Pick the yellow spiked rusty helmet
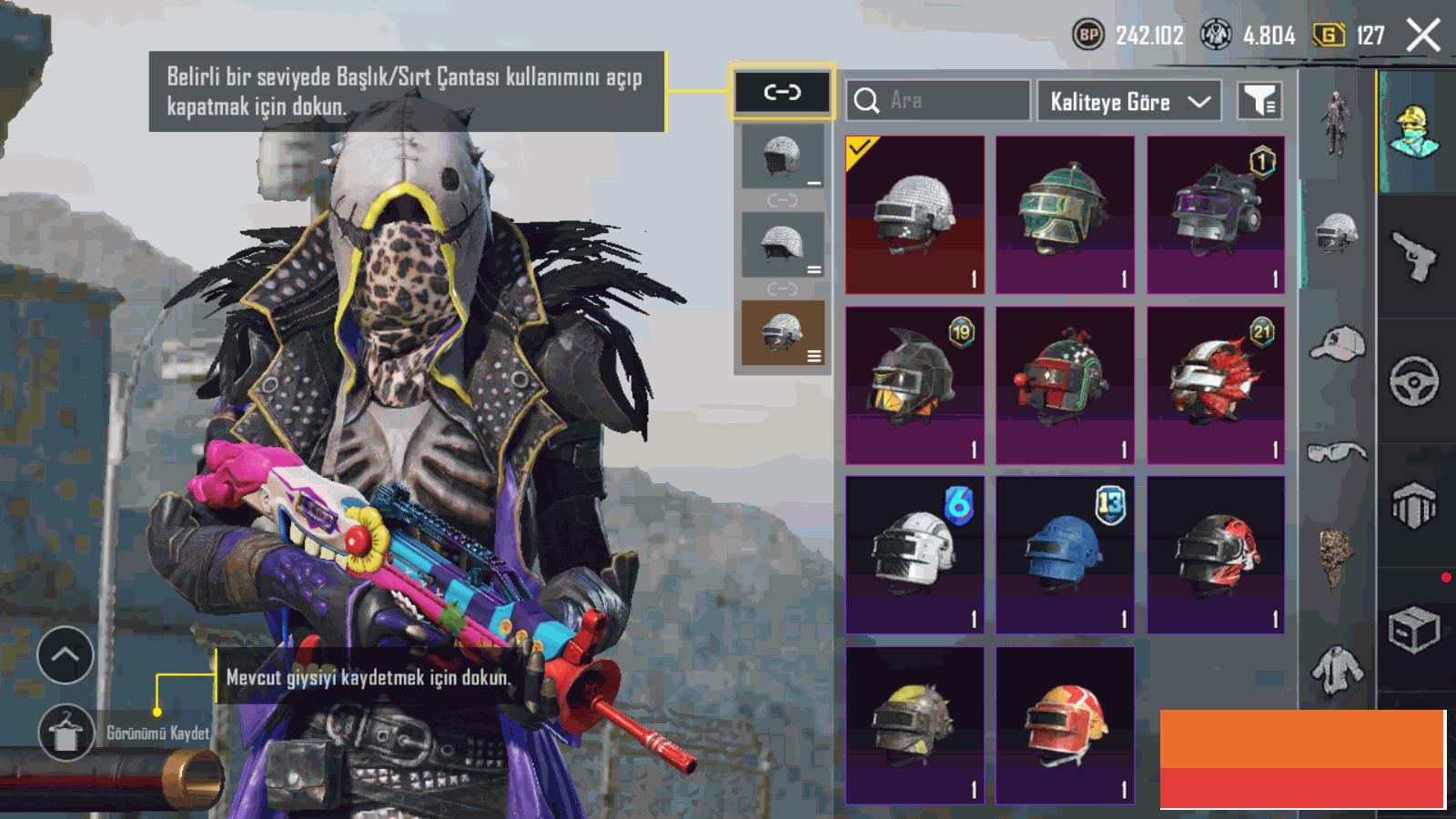Screen dimensions: 1456x819 [x=915, y=725]
